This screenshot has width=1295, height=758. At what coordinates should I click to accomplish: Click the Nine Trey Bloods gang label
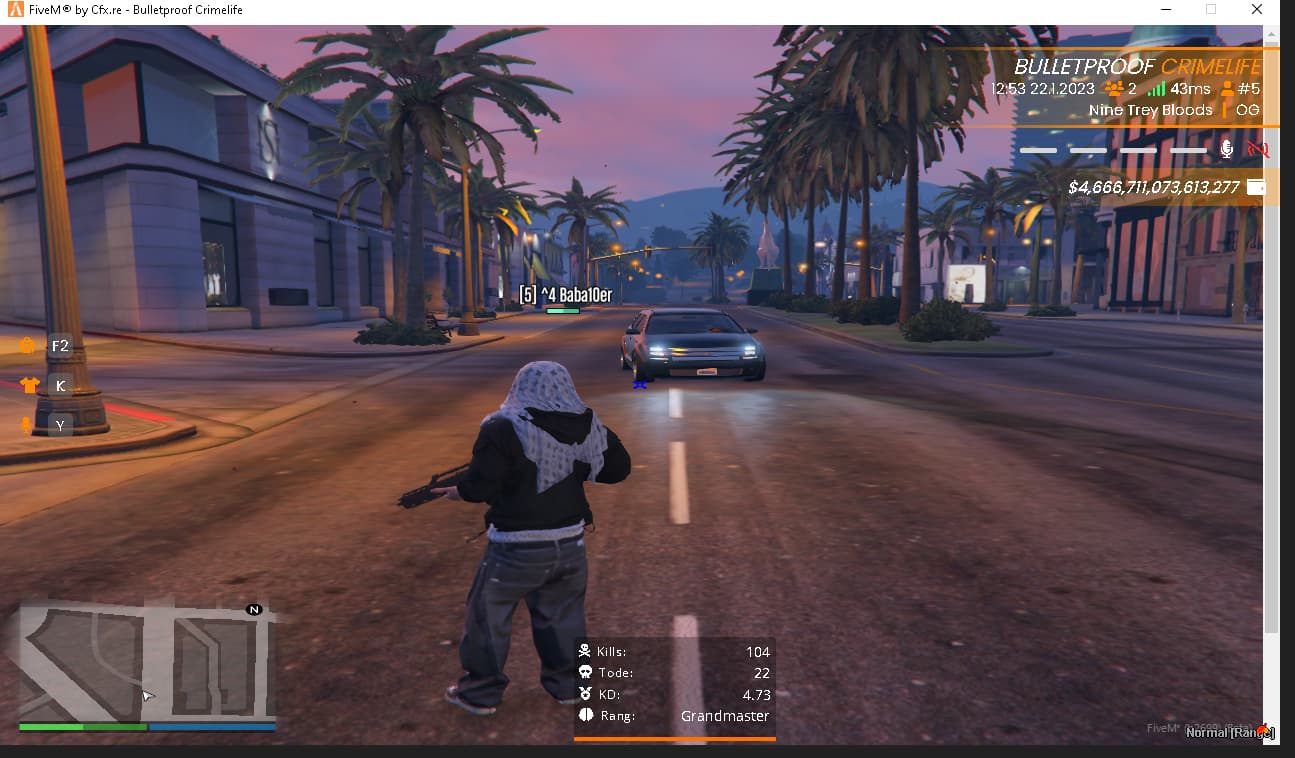(x=1150, y=110)
